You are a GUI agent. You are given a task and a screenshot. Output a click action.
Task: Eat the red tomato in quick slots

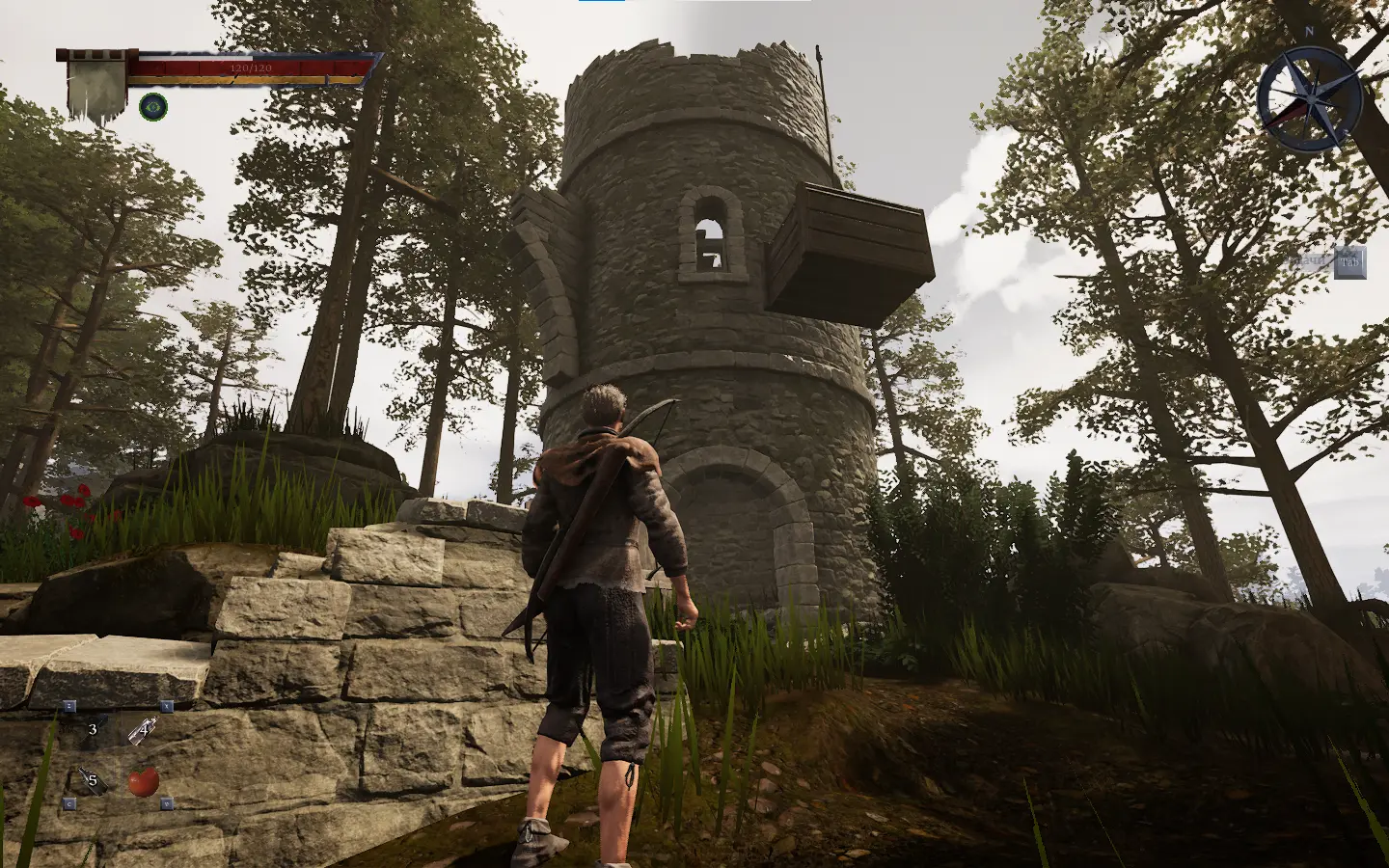pyautogui.click(x=143, y=780)
